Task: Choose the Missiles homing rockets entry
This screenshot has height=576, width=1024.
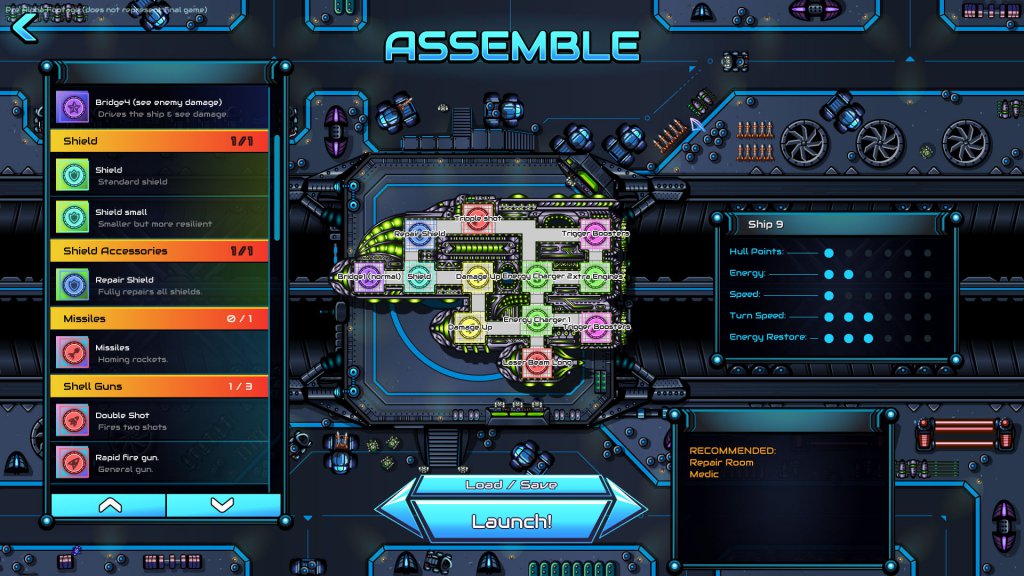Action: [160, 353]
